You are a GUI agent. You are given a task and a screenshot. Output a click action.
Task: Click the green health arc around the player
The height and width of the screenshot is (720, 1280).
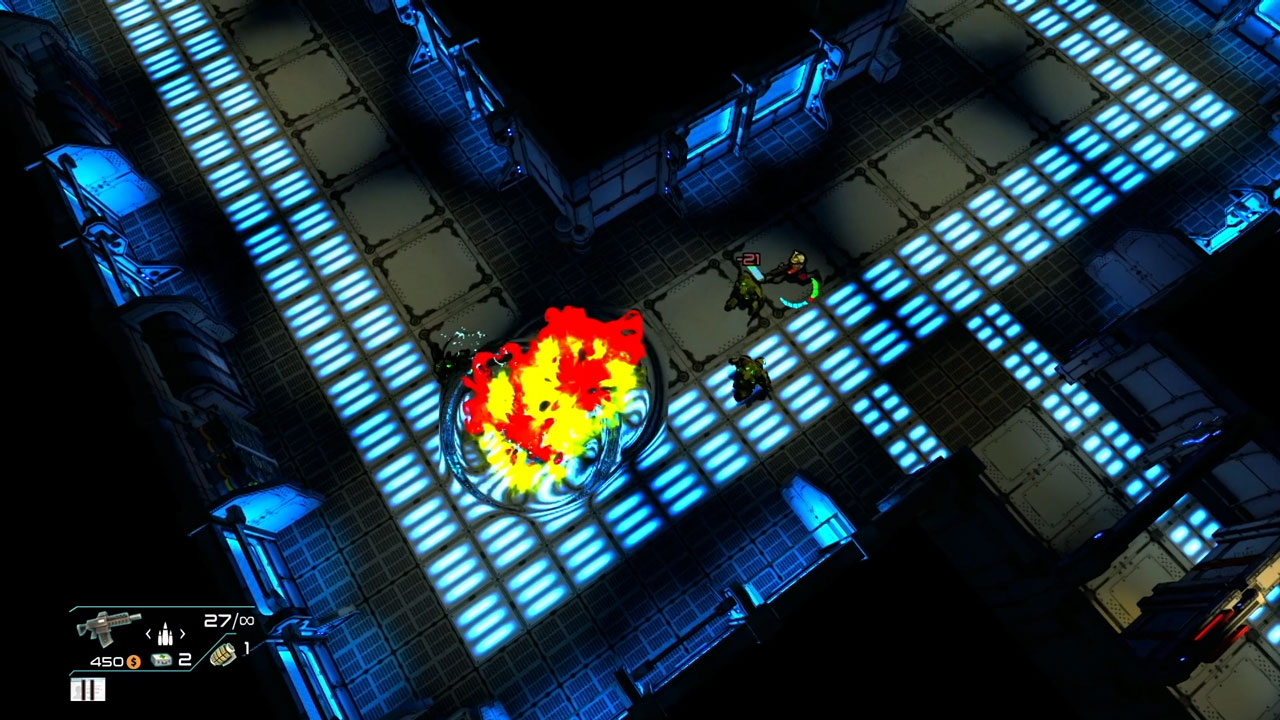click(x=814, y=287)
